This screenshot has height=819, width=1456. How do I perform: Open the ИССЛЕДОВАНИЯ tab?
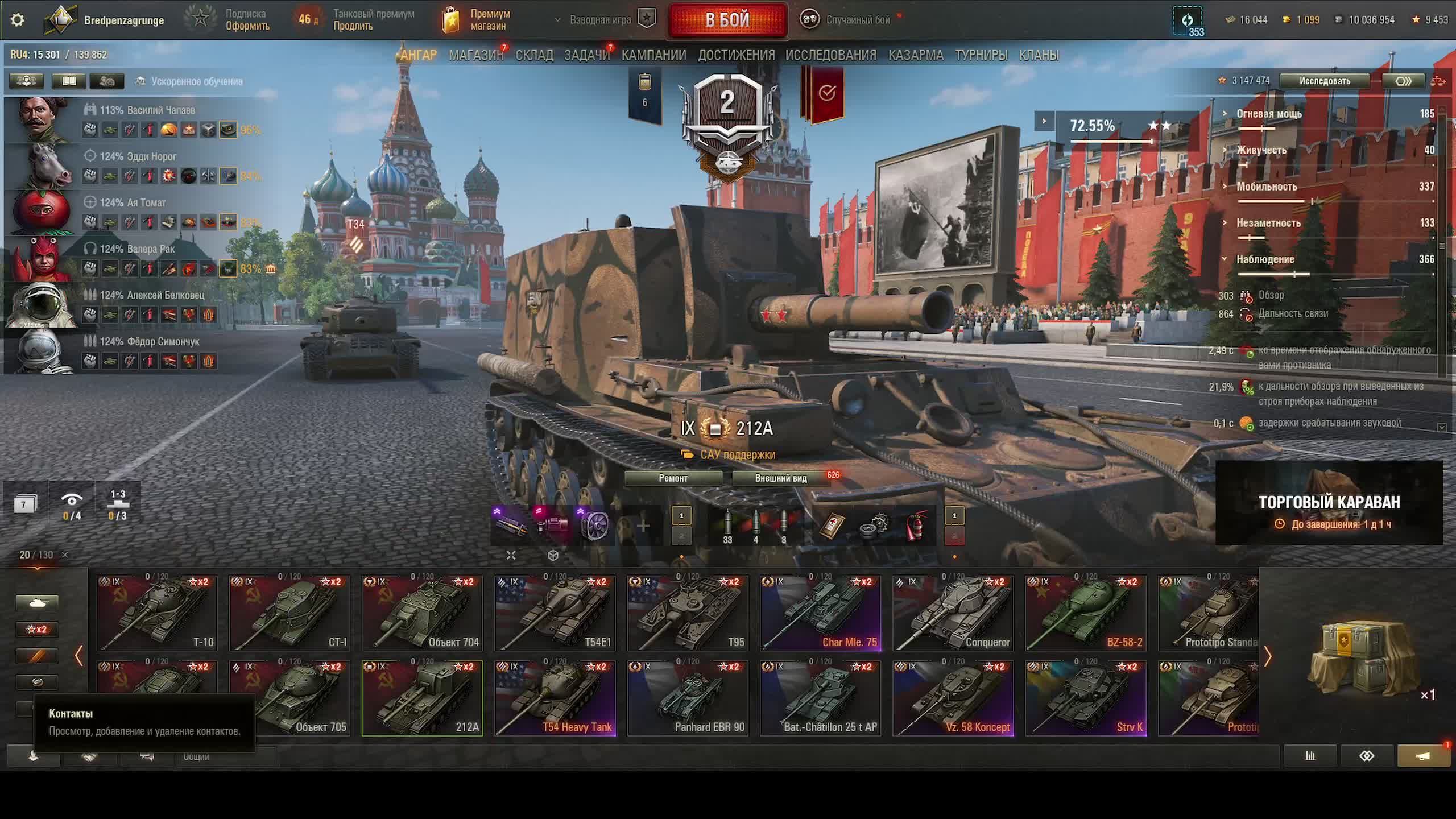click(x=830, y=55)
